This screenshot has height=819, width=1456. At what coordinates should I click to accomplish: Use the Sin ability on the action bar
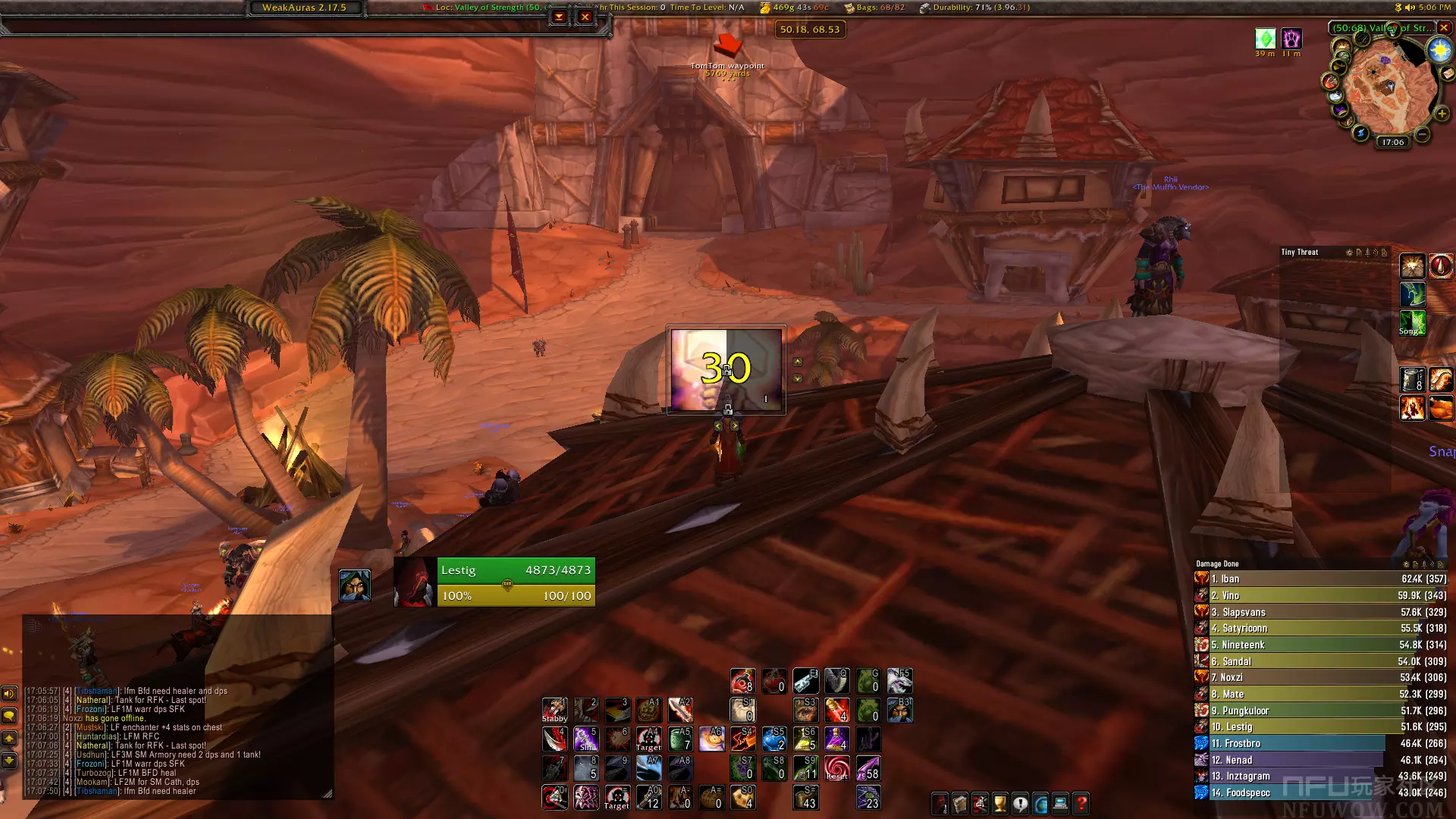585,739
